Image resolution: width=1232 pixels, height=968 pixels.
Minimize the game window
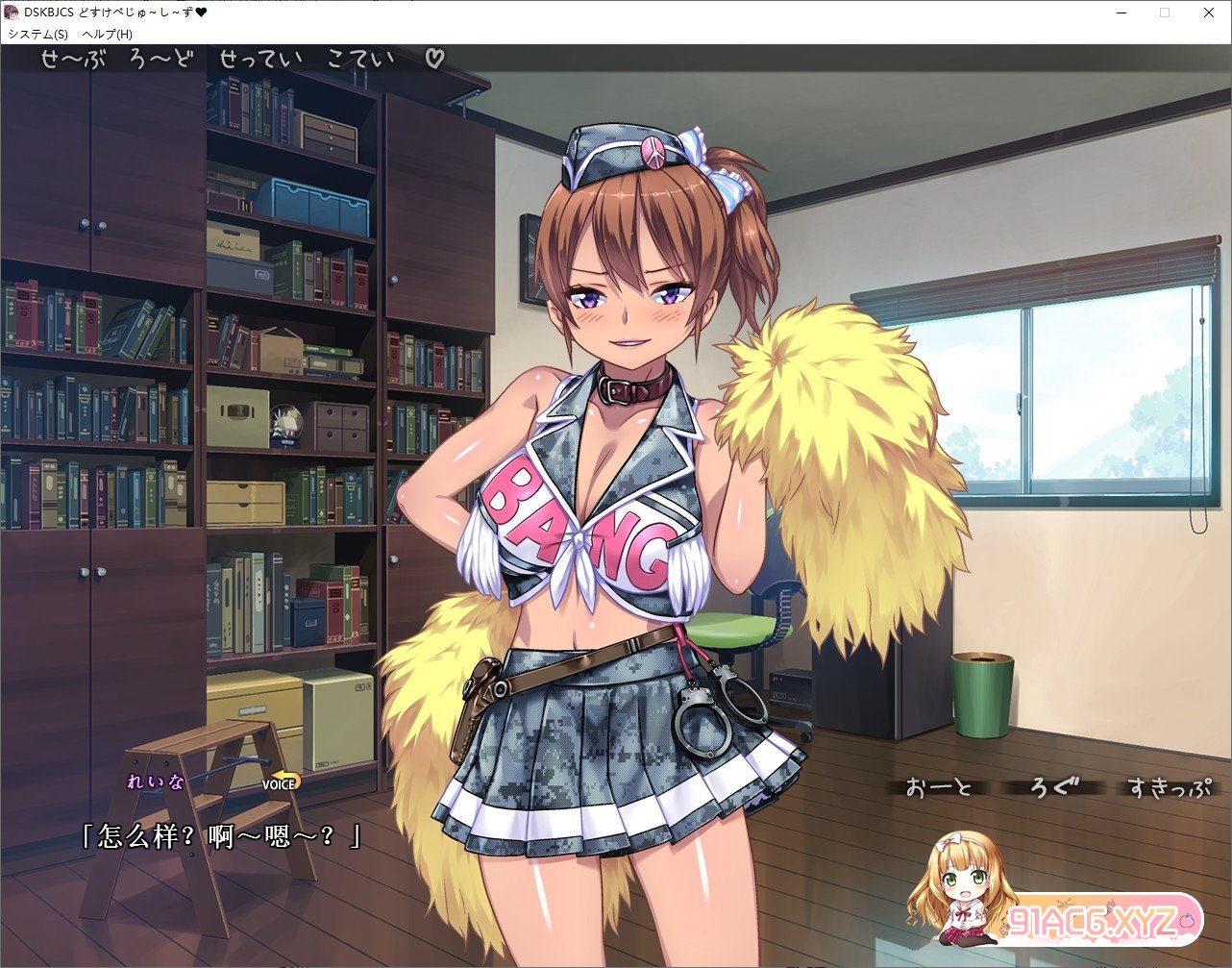click(1121, 13)
